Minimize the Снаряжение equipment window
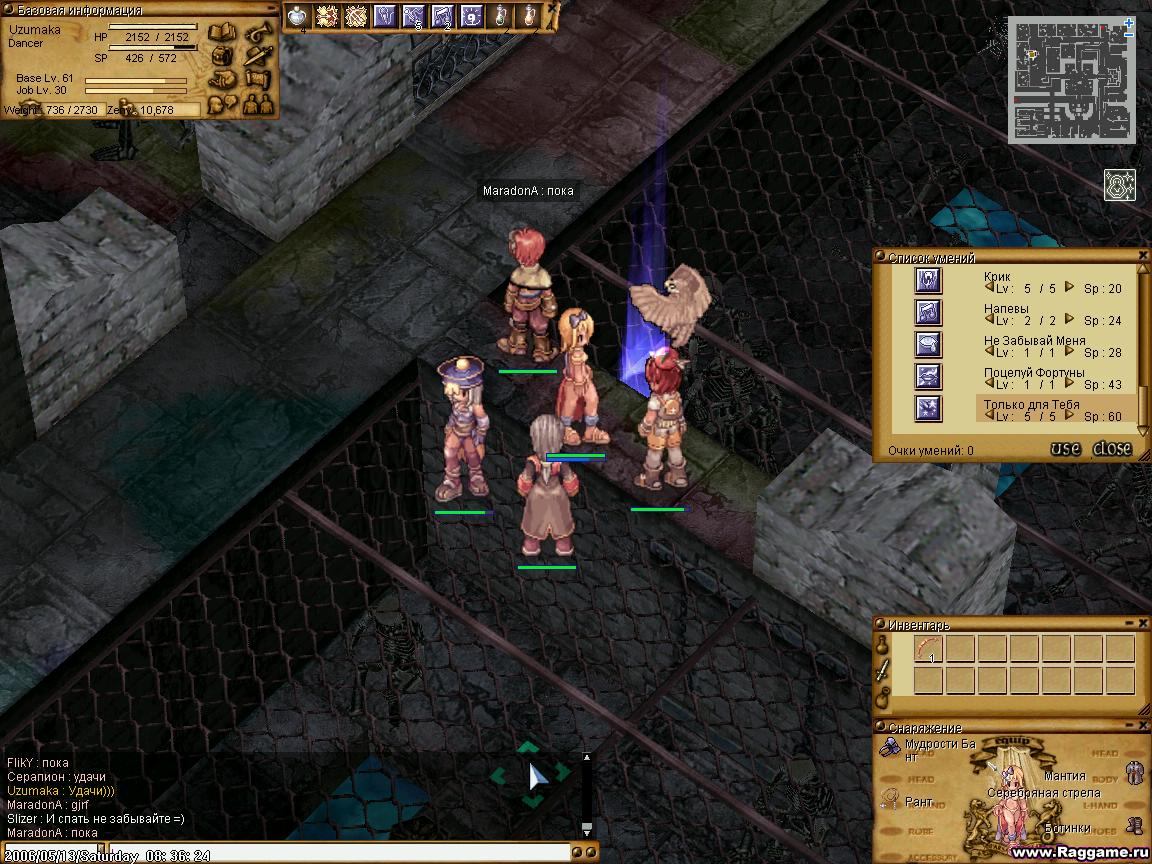 tap(1130, 727)
